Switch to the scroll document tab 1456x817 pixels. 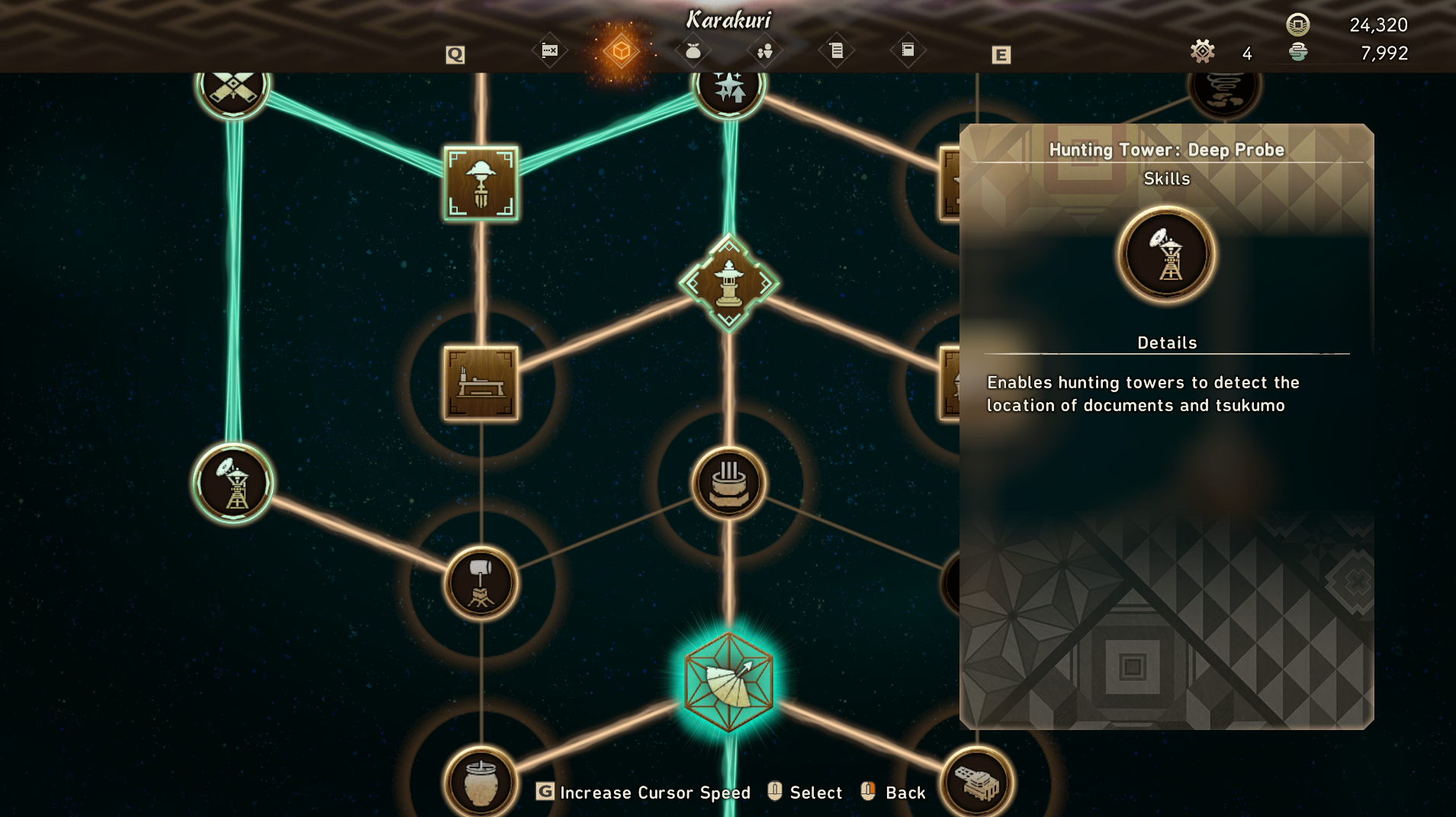click(x=836, y=51)
